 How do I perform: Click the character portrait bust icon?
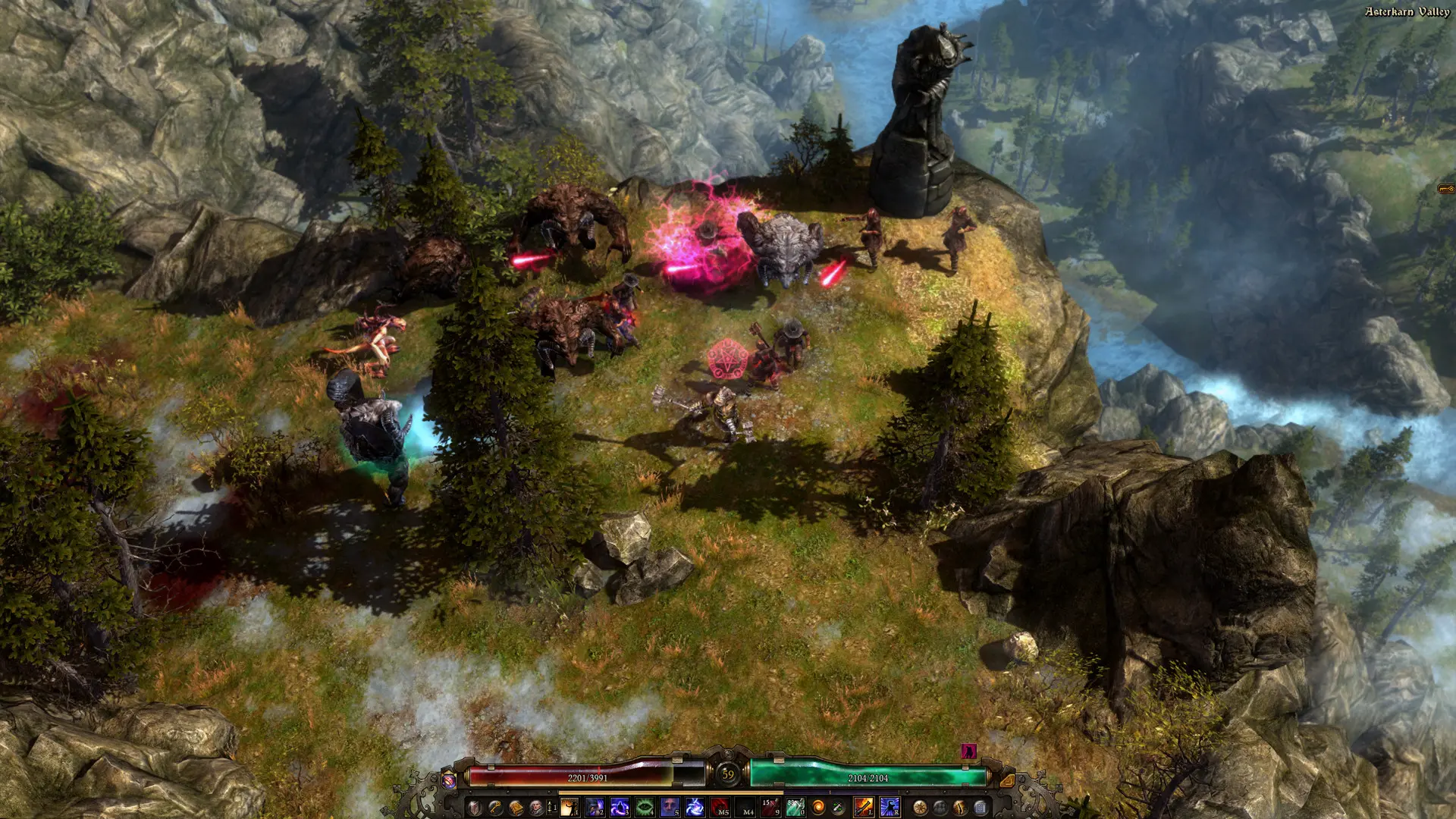(x=533, y=808)
